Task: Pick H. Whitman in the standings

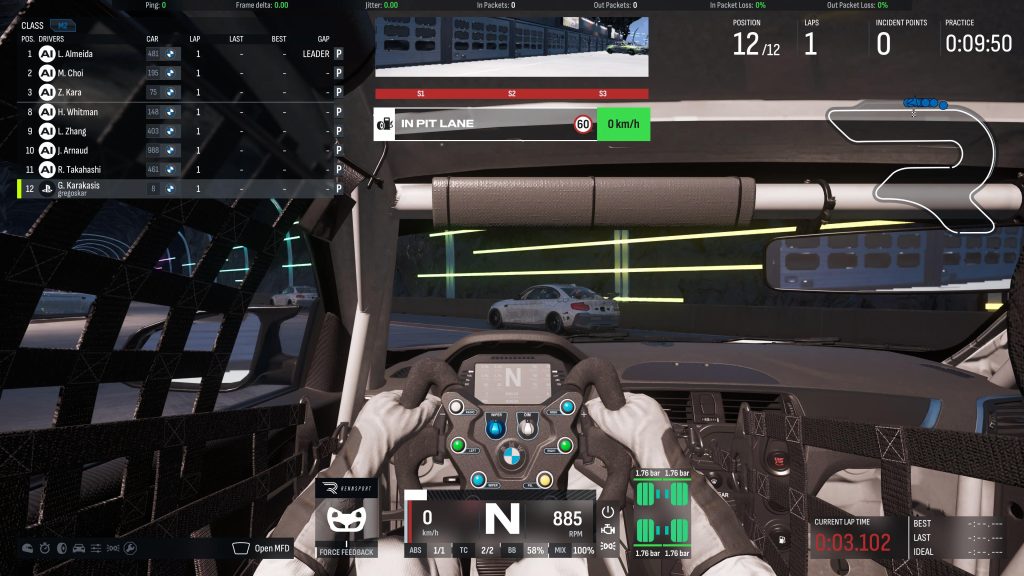Action: tap(180, 112)
